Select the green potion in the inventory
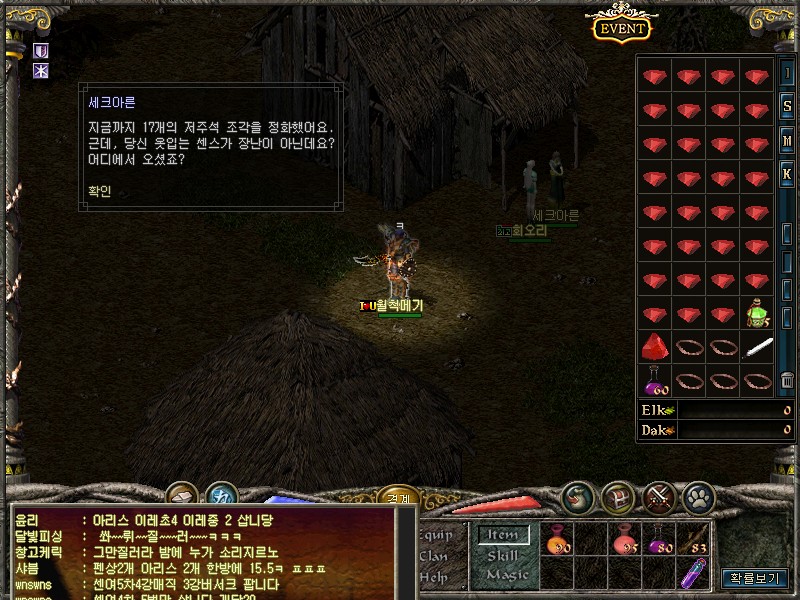The image size is (800, 600). pos(758,313)
